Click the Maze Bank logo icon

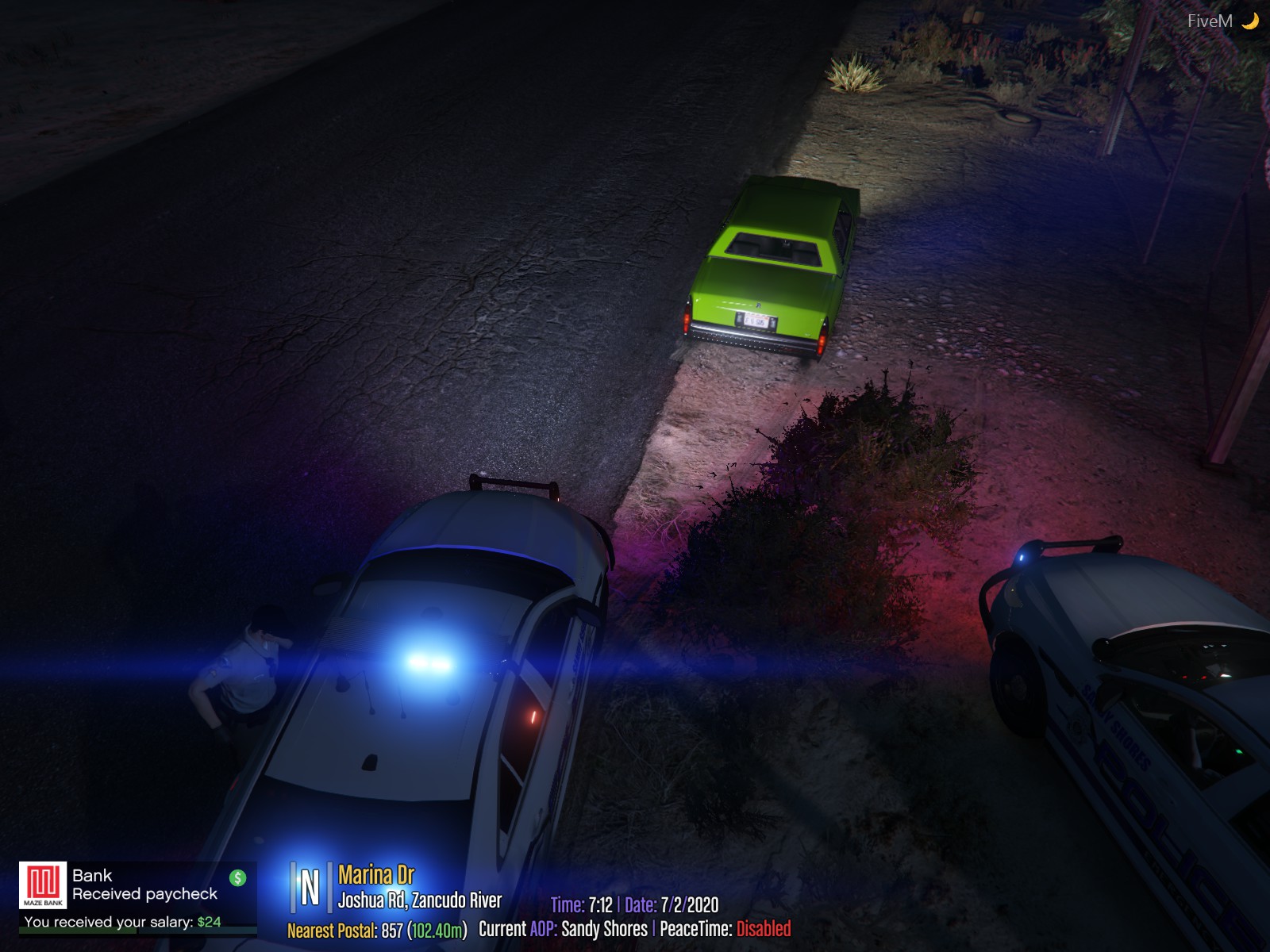click(x=43, y=885)
